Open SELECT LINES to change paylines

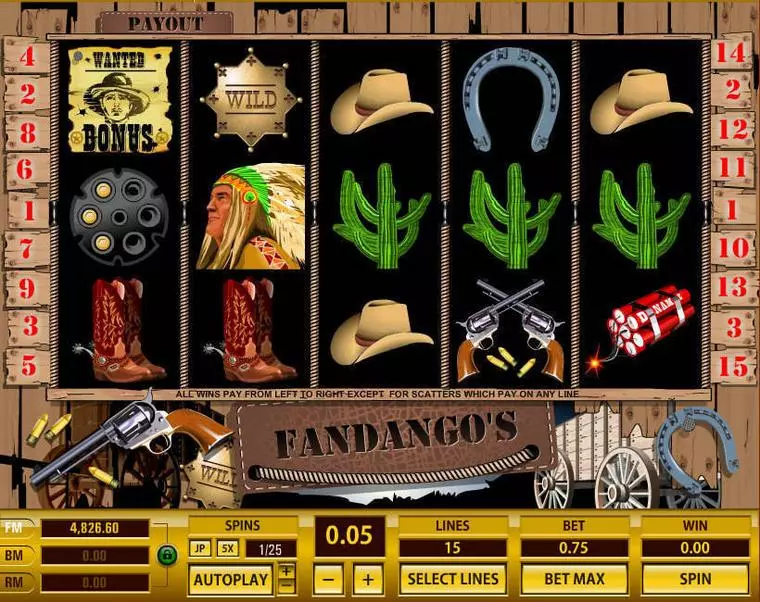(452, 578)
